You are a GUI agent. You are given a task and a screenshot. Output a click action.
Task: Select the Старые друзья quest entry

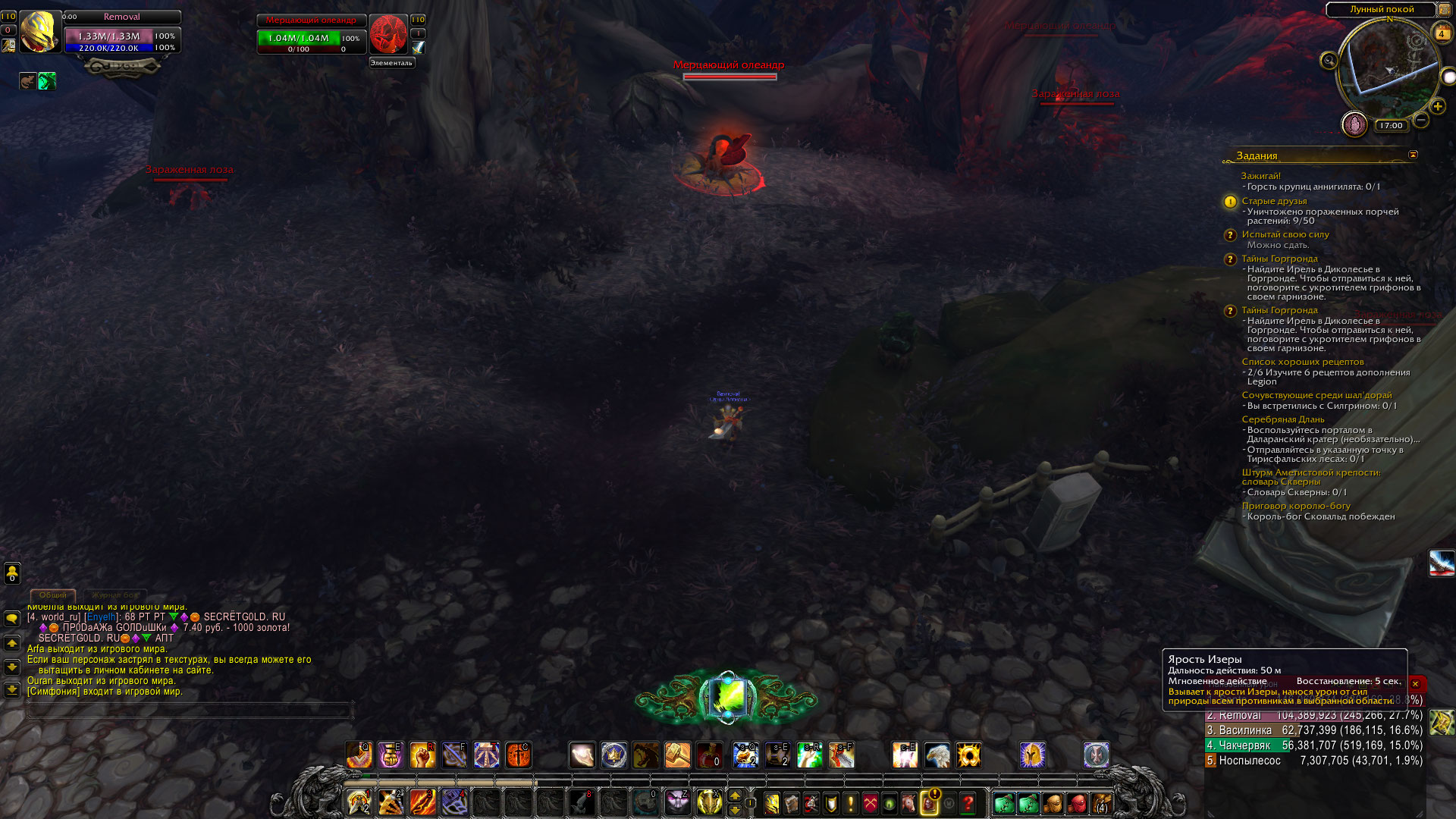(x=1274, y=201)
